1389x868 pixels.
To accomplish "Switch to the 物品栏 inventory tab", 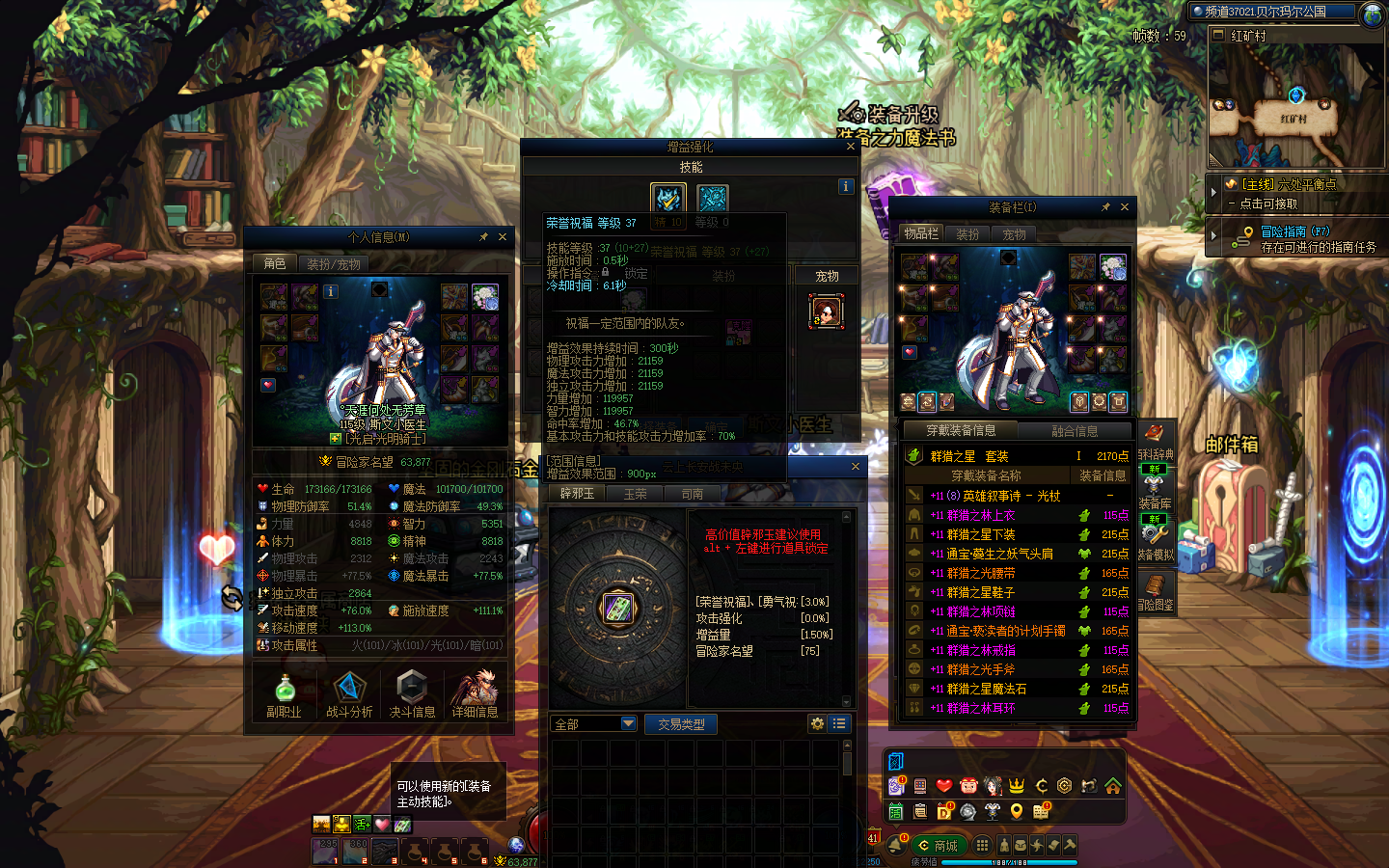I will 921,233.
